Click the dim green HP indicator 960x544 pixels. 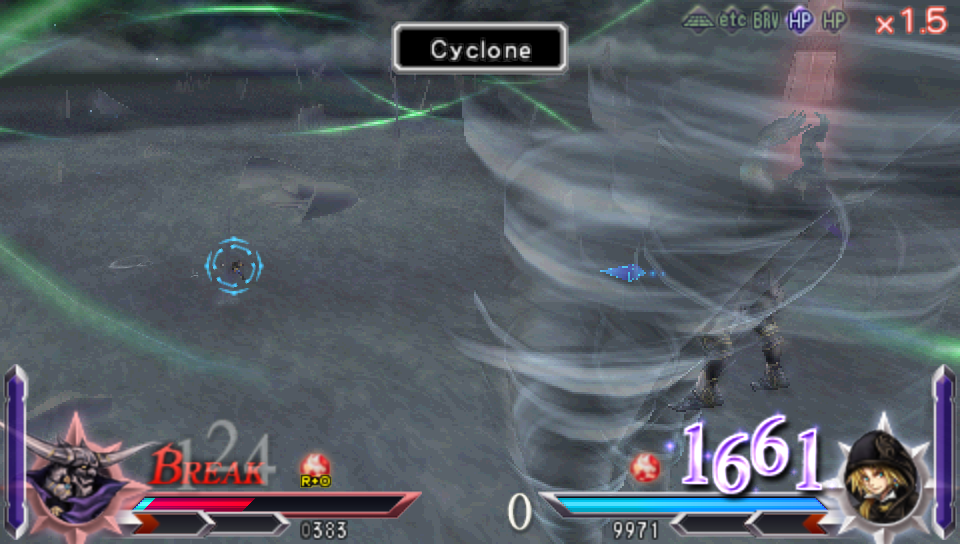click(833, 20)
